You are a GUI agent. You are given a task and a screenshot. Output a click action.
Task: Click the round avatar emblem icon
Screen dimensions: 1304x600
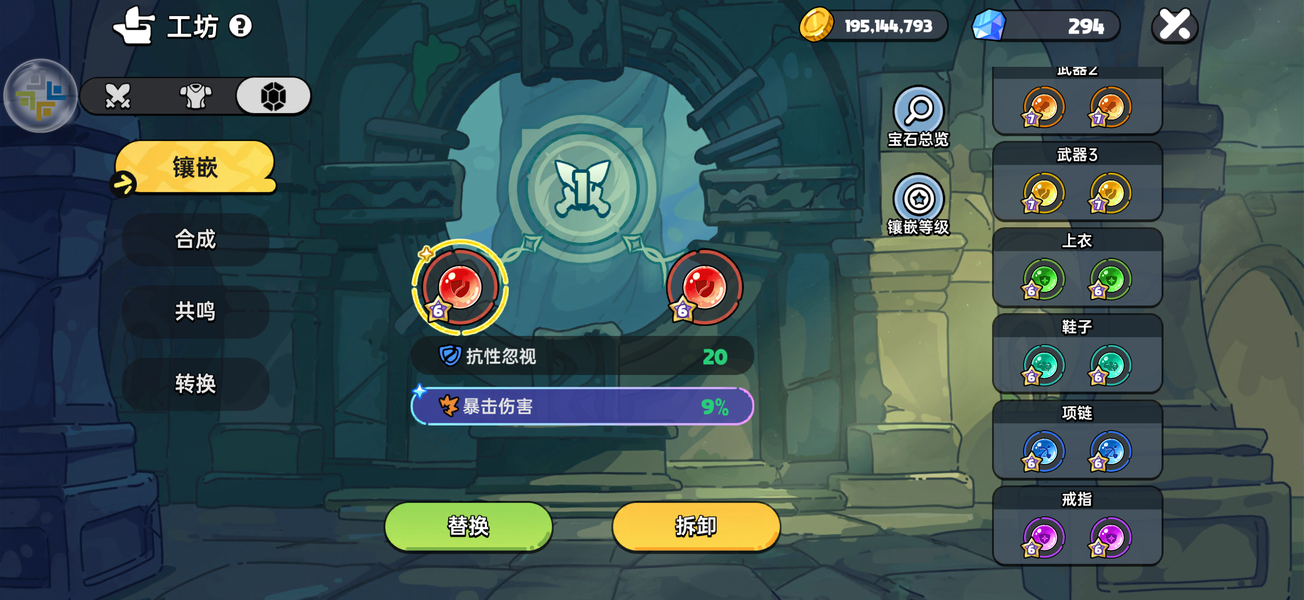41,96
